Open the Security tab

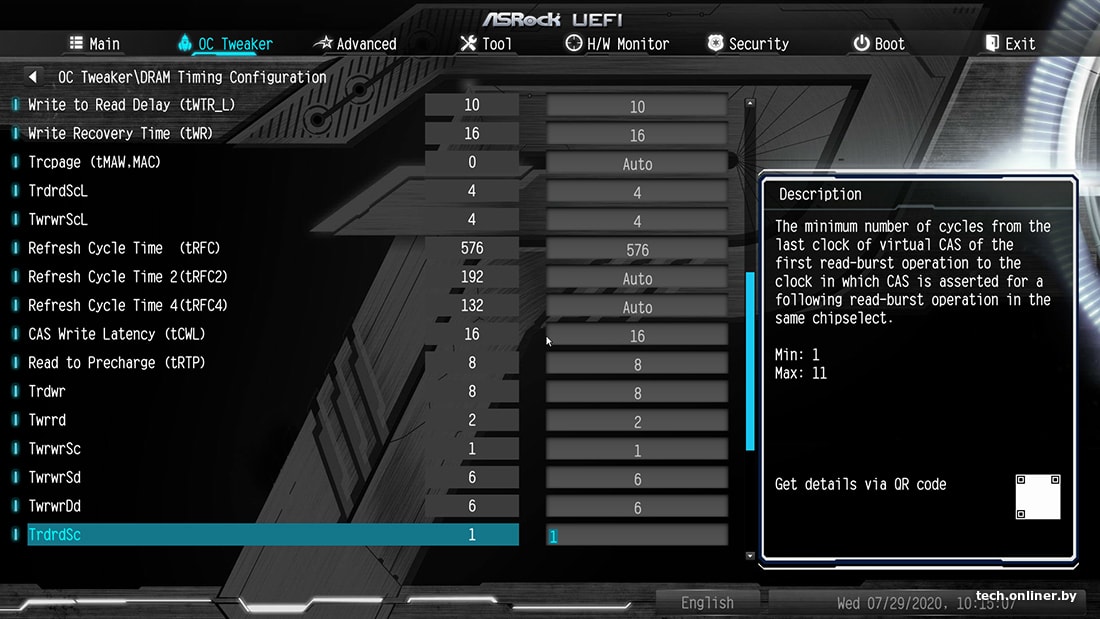tap(748, 44)
